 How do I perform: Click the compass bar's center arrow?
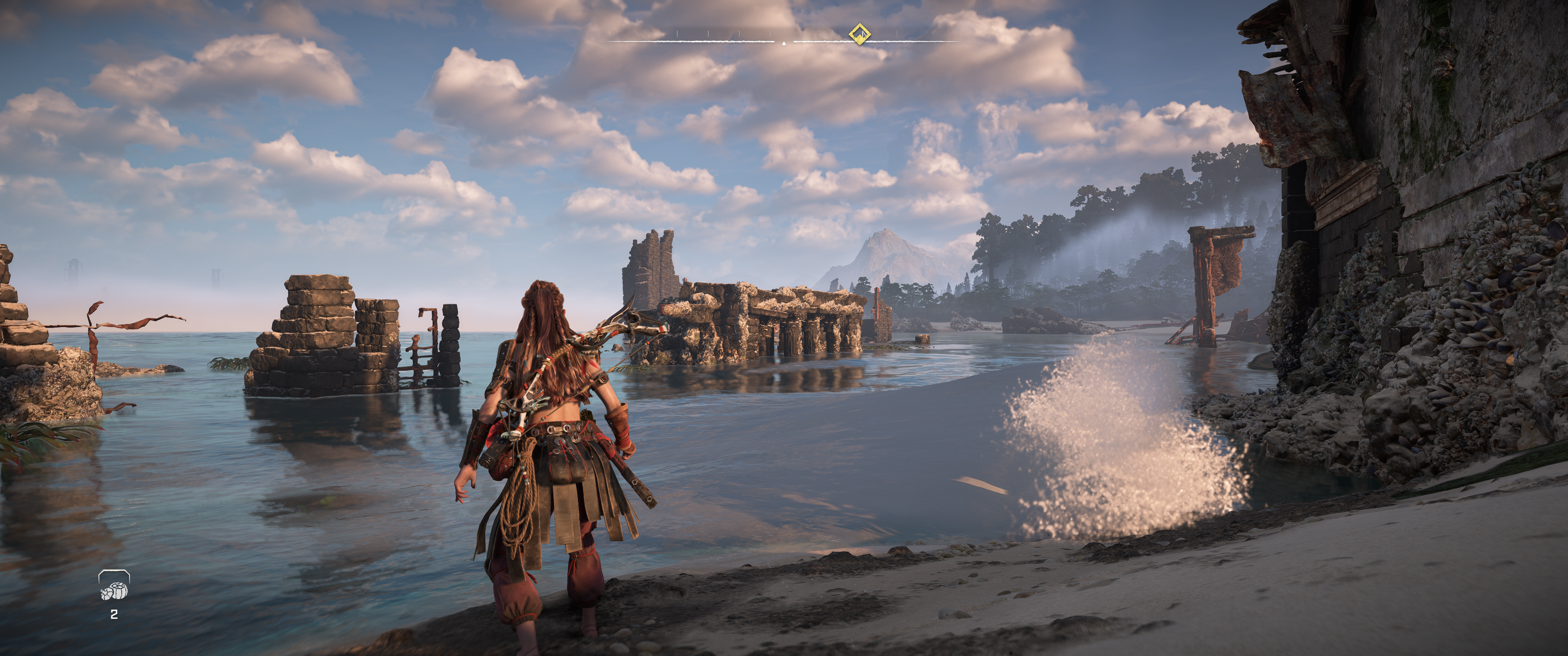click(x=784, y=43)
